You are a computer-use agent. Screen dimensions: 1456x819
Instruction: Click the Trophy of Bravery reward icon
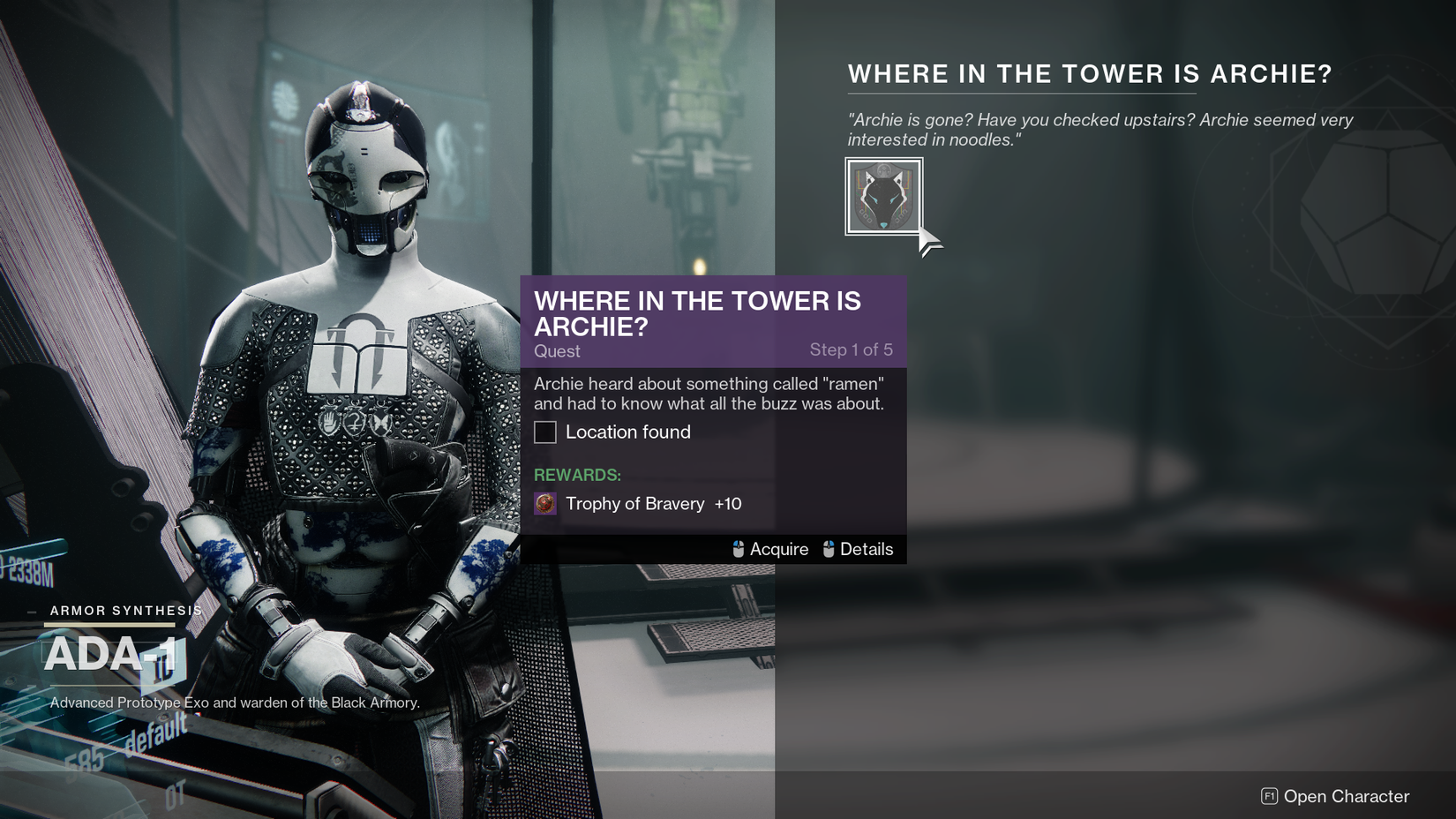point(544,505)
